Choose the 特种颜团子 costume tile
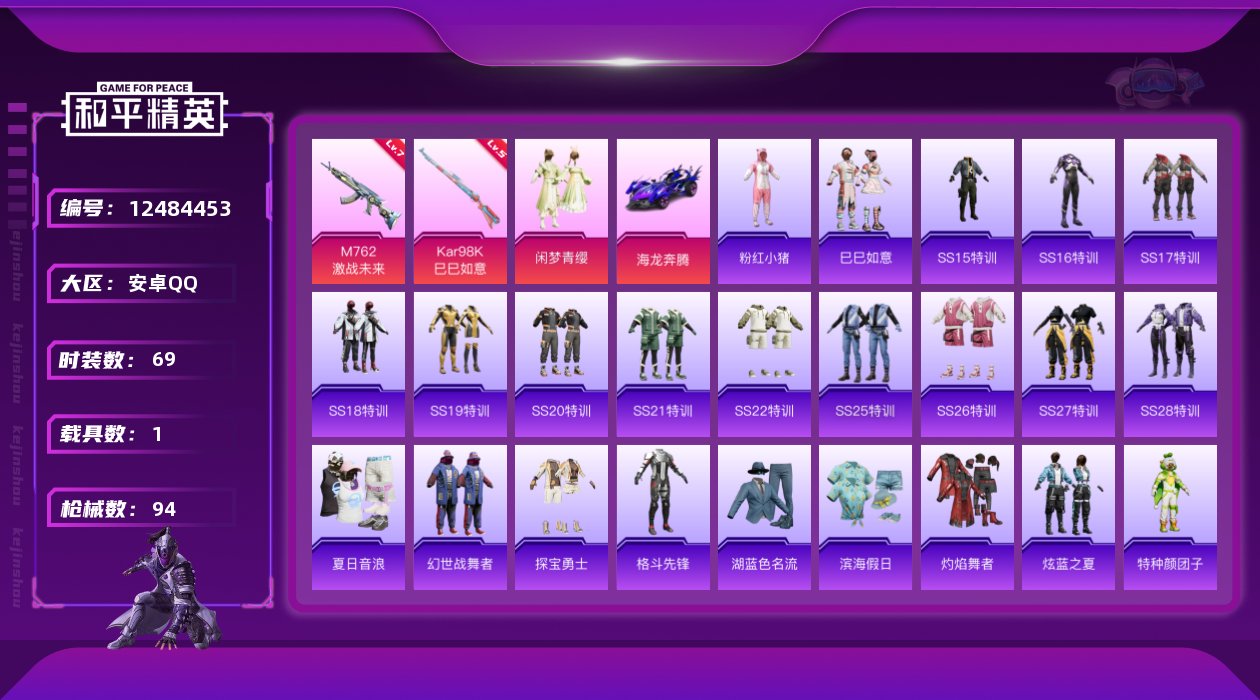Screen dimensions: 1260x700 (x=1170, y=517)
